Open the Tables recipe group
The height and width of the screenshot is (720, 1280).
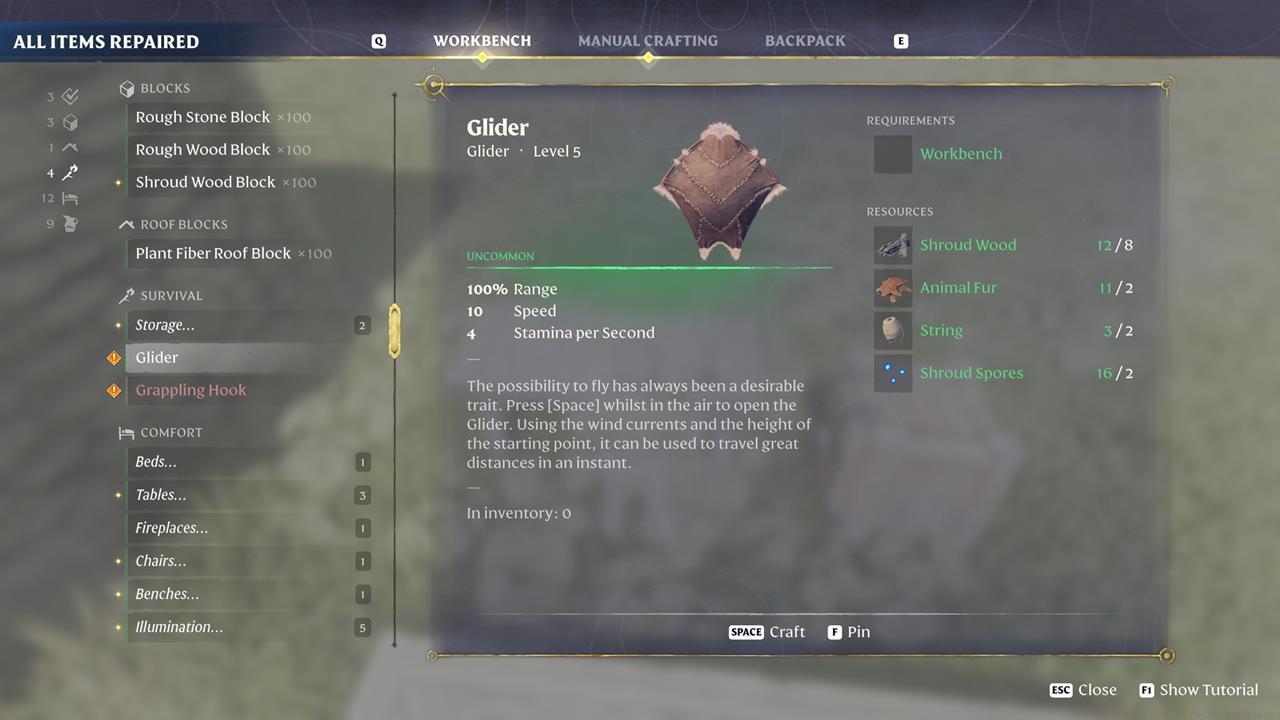[161, 495]
